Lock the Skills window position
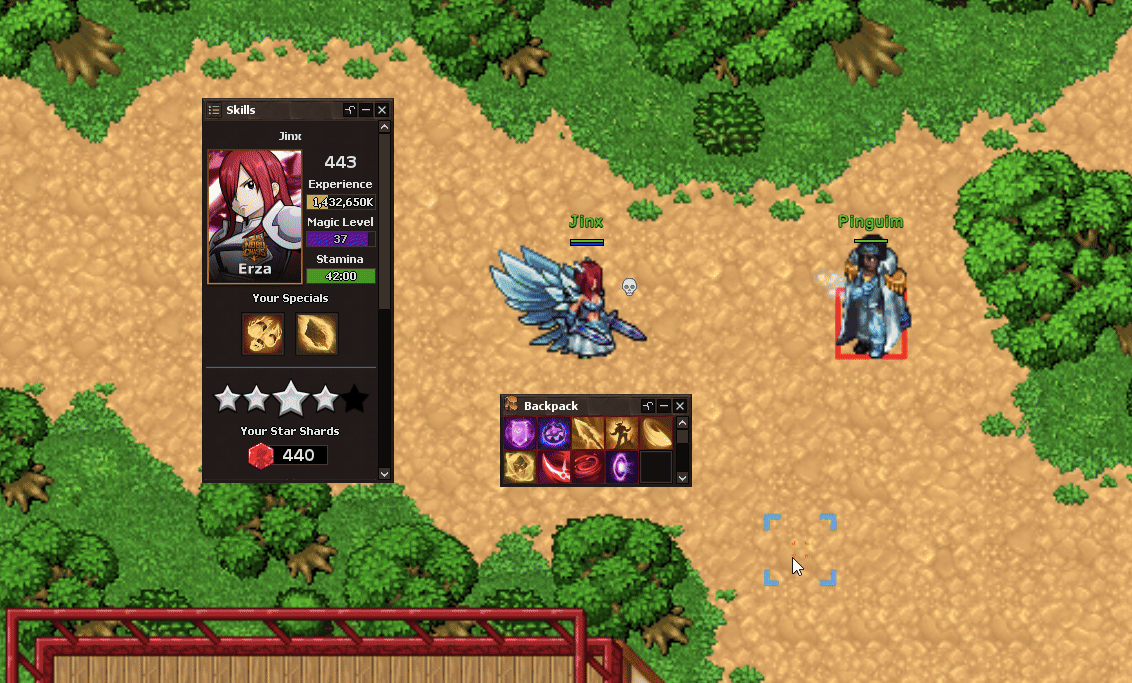The height and width of the screenshot is (683, 1132). click(350, 110)
